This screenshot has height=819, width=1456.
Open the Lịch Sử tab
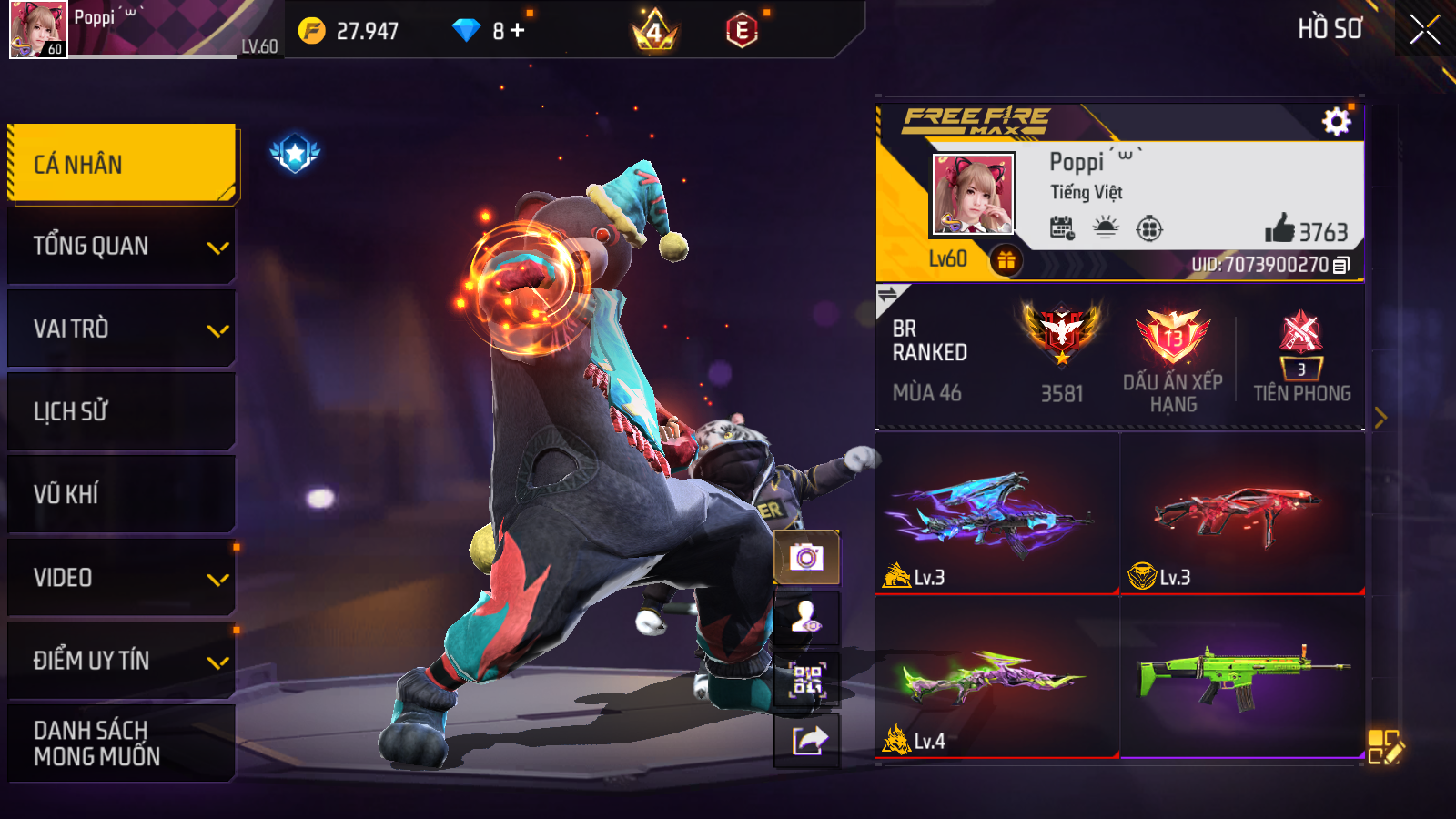coord(122,411)
